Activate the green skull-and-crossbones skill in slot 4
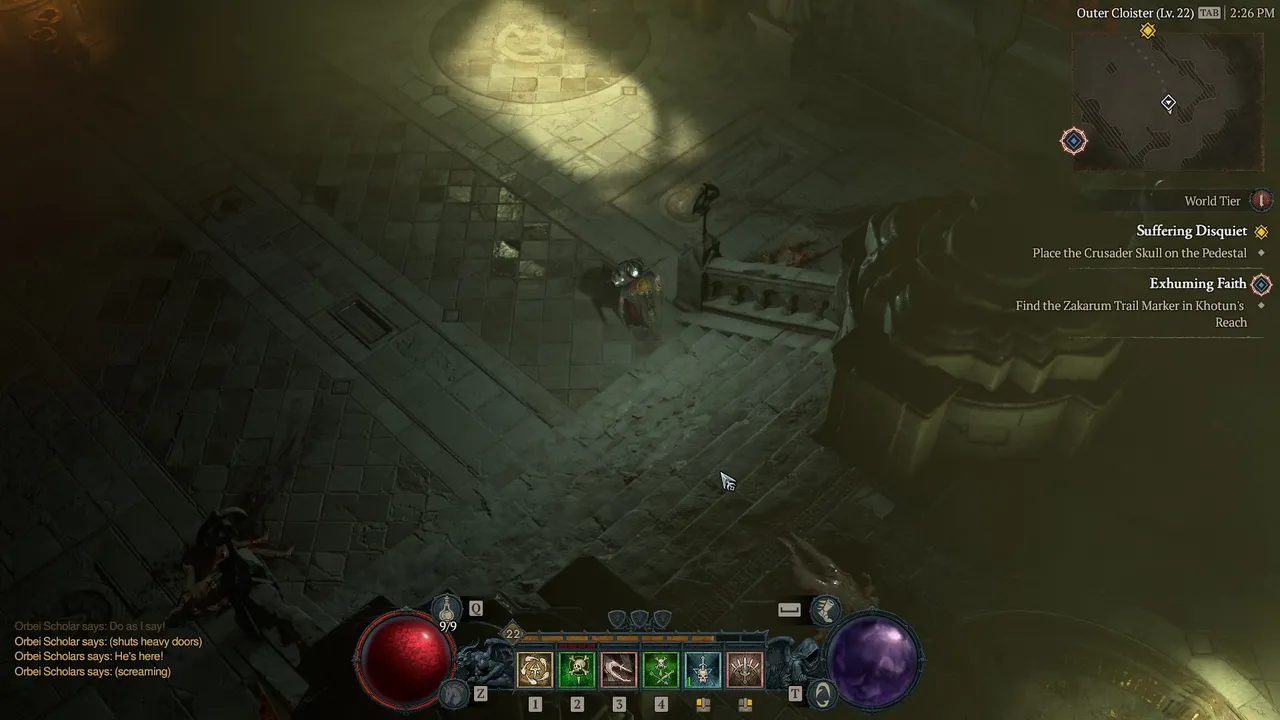 pos(661,669)
